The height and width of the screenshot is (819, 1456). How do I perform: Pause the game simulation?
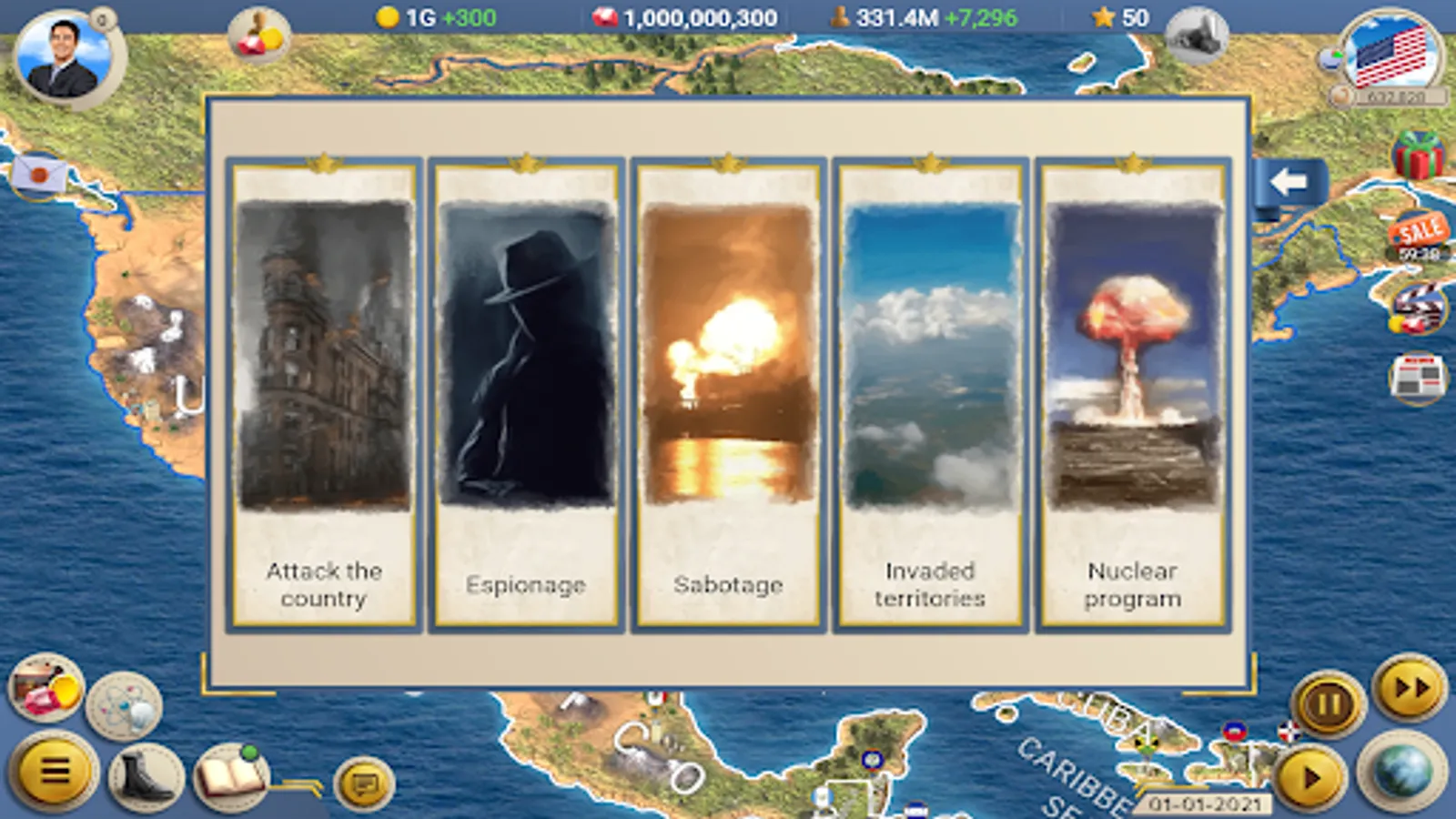(1328, 699)
